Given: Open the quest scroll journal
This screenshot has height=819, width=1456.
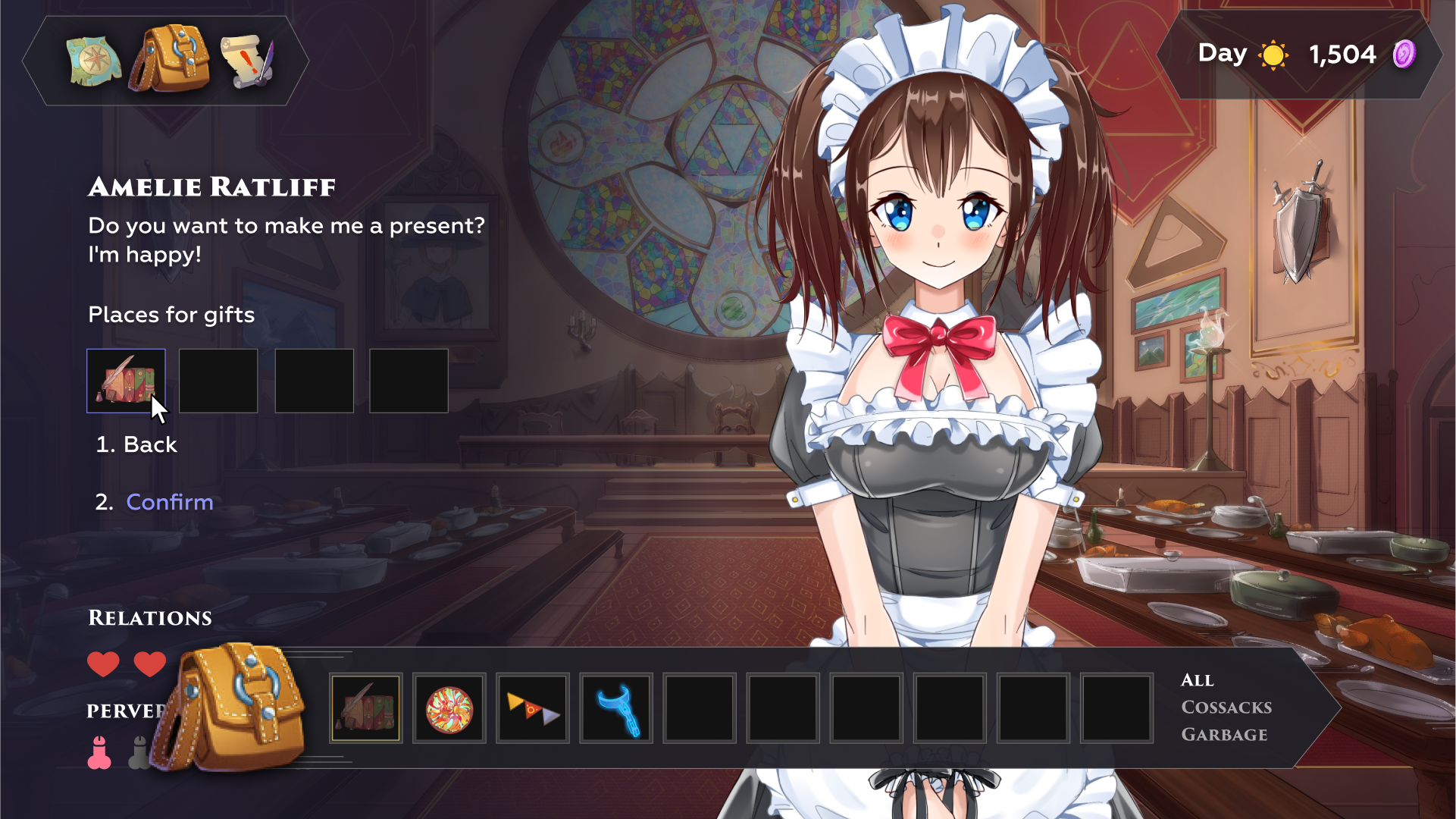Looking at the screenshot, I should [247, 61].
